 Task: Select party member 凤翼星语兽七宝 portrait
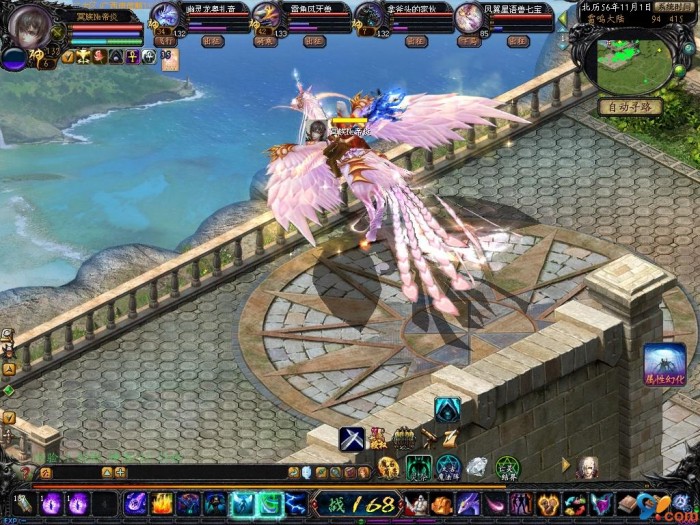pyautogui.click(x=468, y=17)
